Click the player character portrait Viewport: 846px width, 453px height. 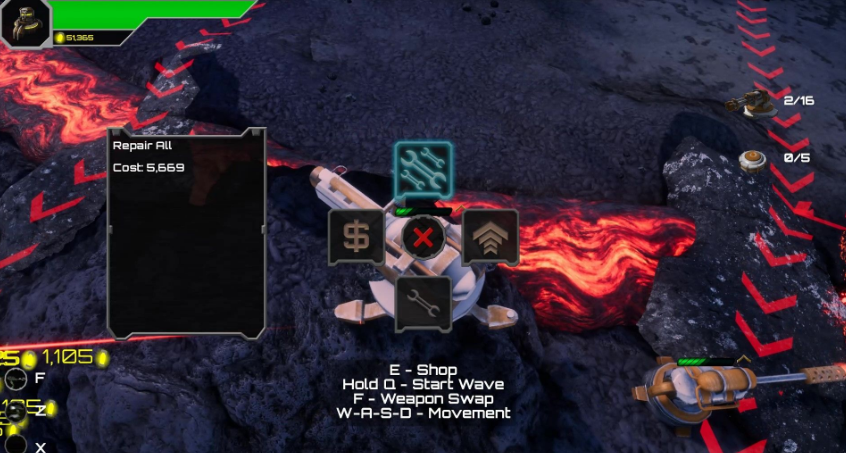pos(26,24)
